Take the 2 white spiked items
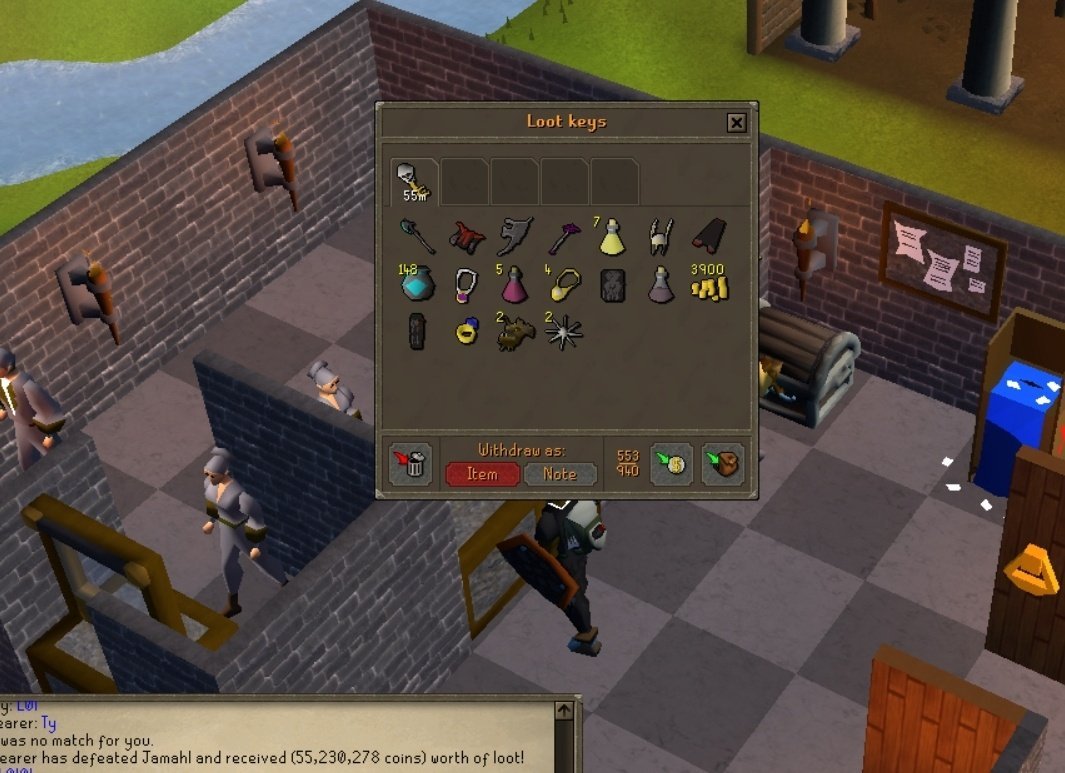Viewport: 1065px width, 773px height. click(x=563, y=333)
